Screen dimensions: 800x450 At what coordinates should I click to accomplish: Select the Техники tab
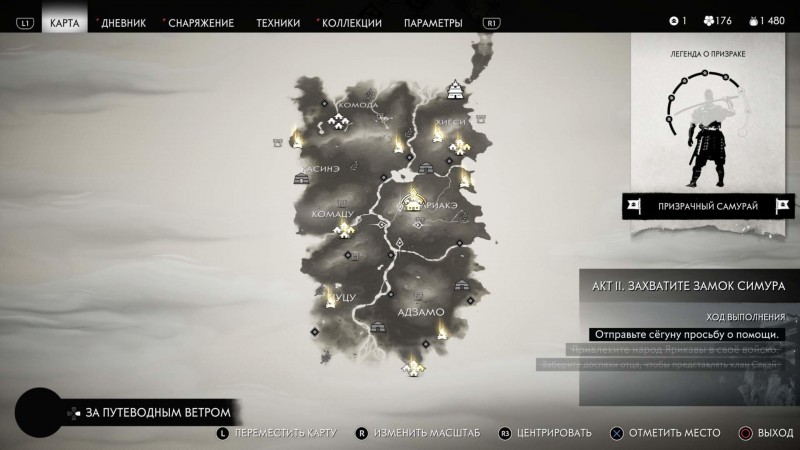tap(277, 22)
